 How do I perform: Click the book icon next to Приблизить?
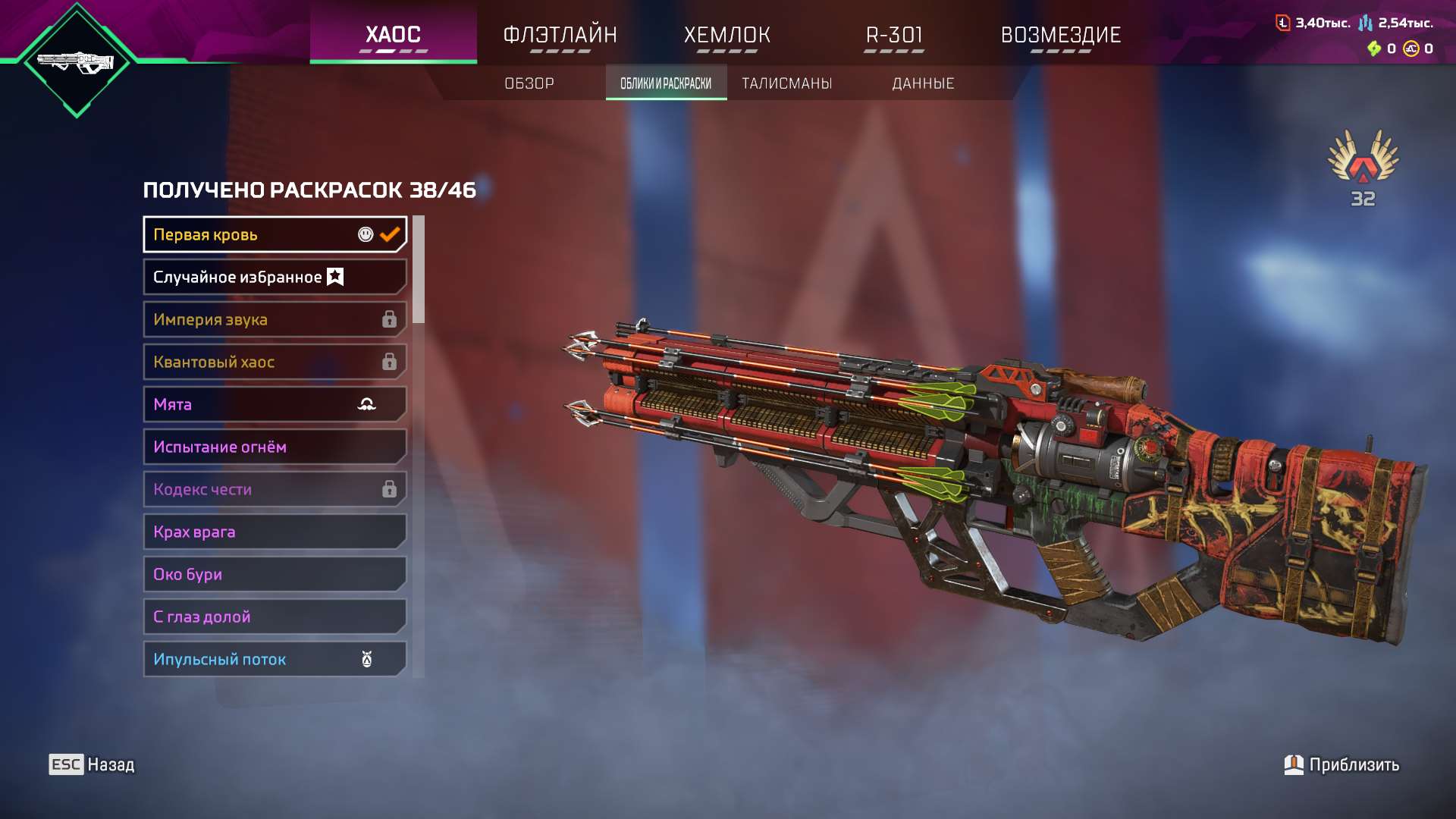[x=1293, y=764]
